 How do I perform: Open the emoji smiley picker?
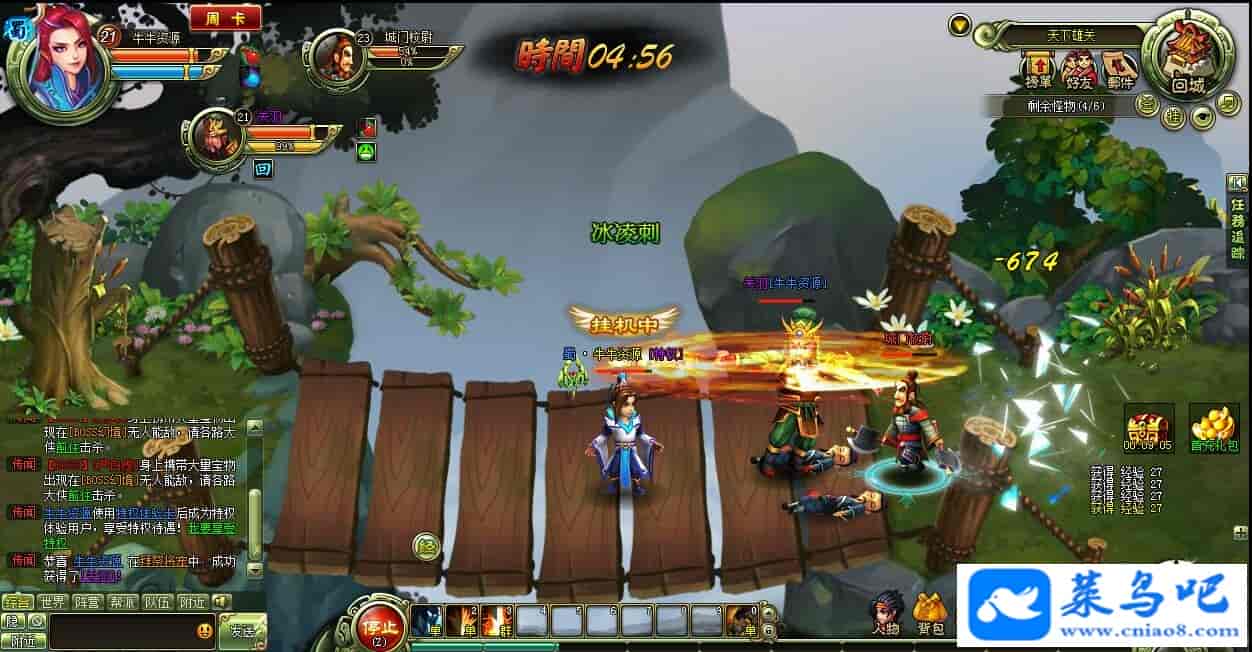(x=205, y=631)
